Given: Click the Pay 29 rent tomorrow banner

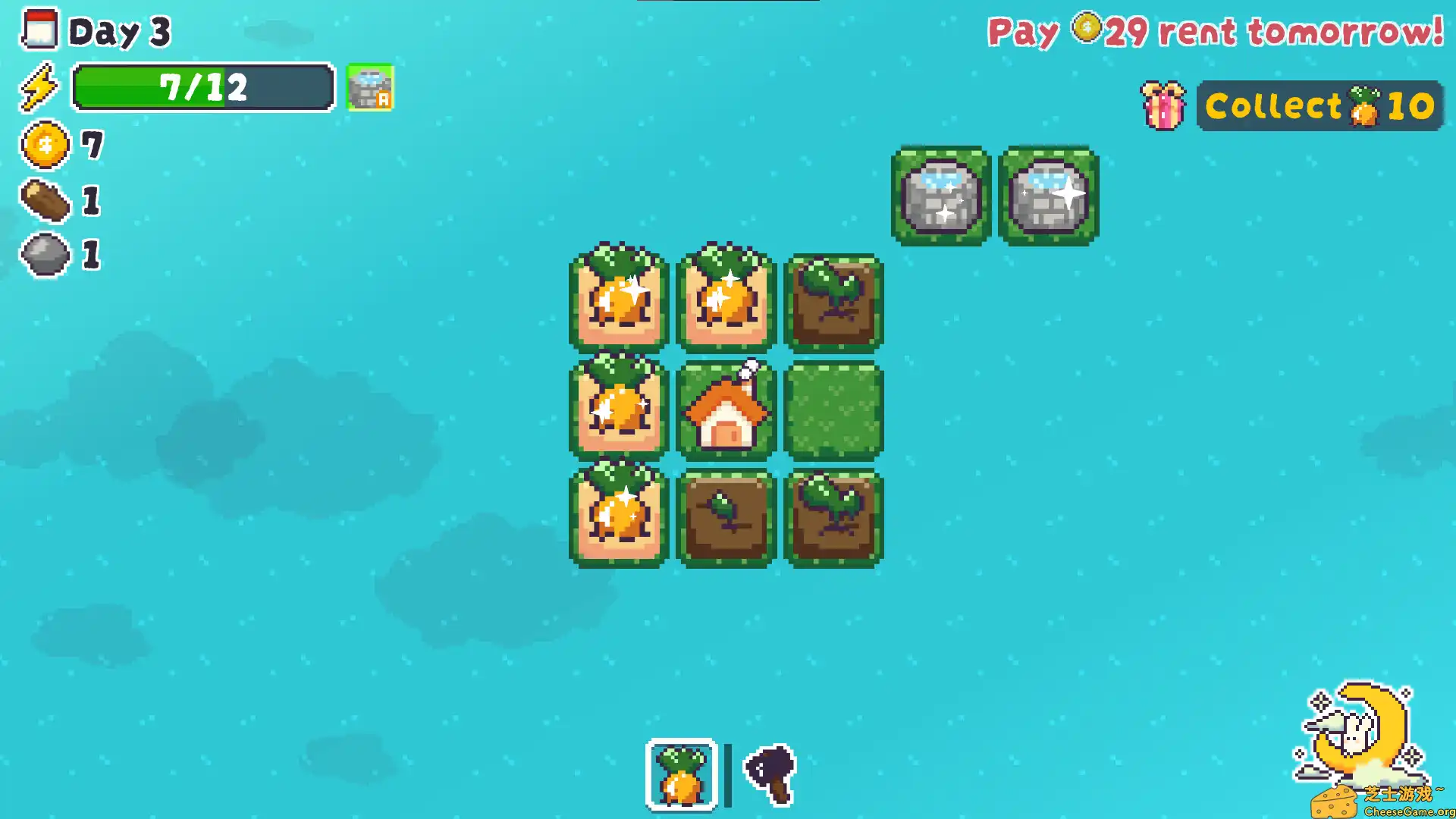Looking at the screenshot, I should 1213,32.
